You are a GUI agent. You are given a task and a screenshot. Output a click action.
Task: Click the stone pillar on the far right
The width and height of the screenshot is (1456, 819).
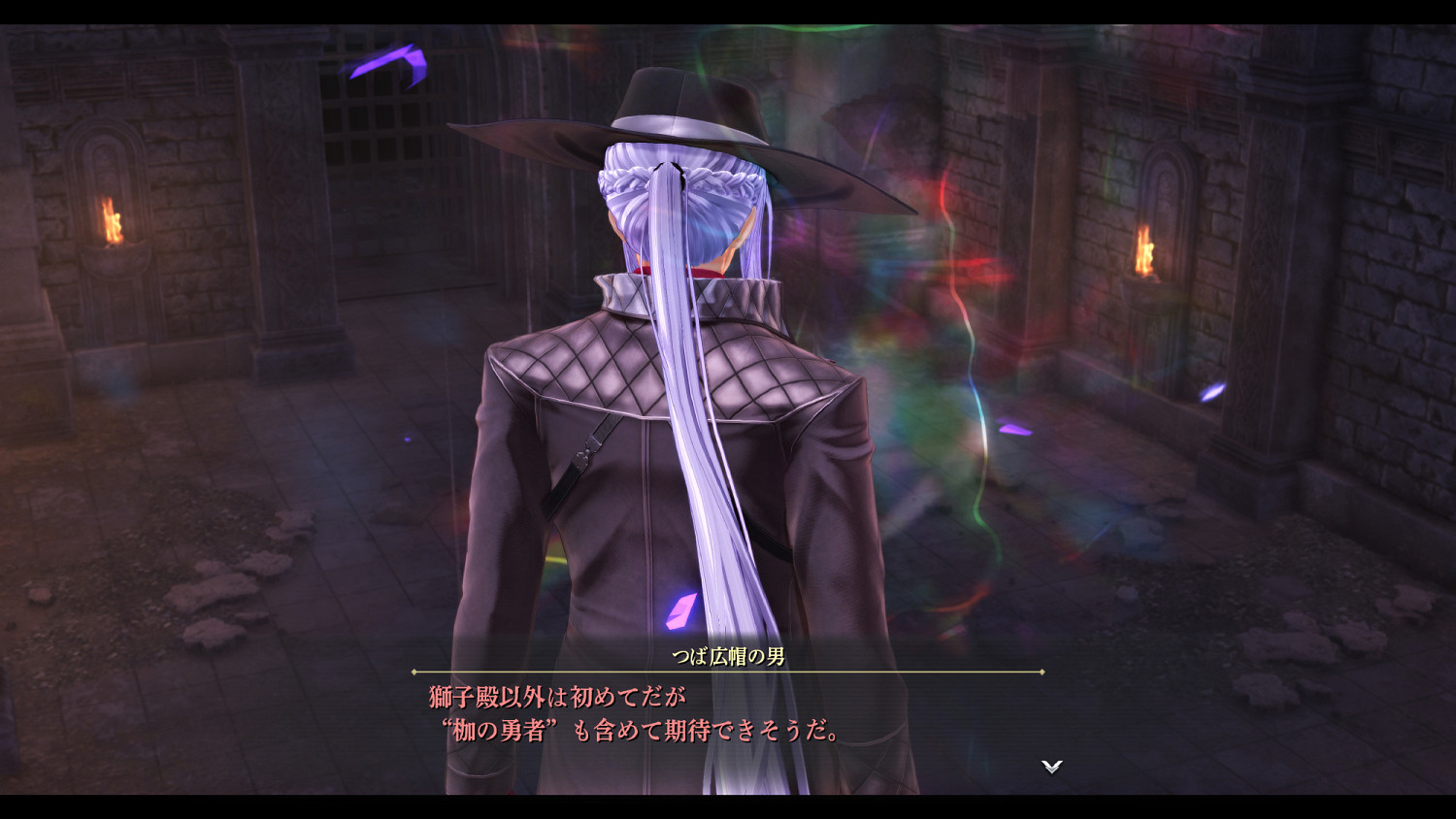1272,291
